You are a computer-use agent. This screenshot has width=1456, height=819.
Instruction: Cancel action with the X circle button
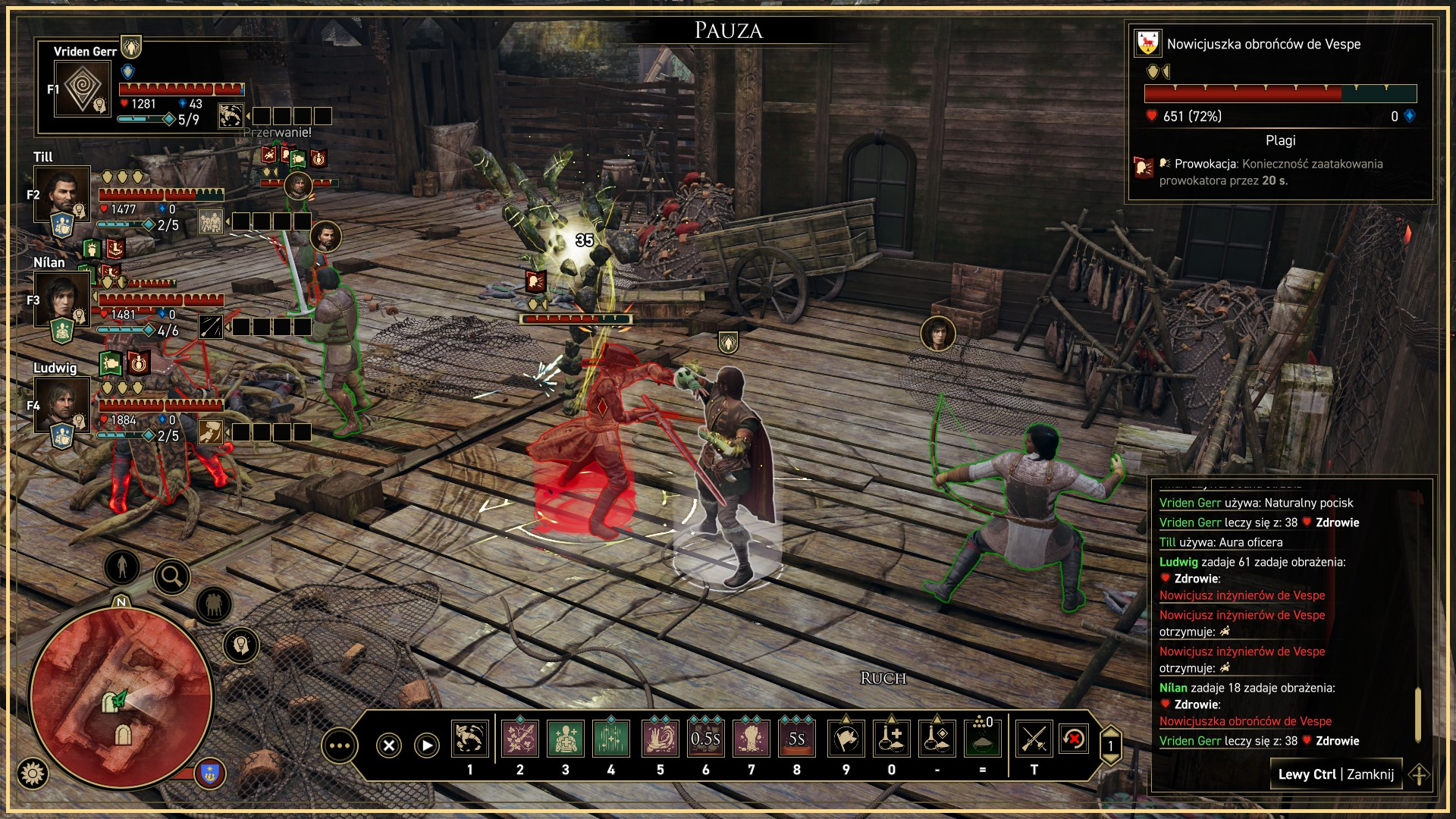point(389,745)
